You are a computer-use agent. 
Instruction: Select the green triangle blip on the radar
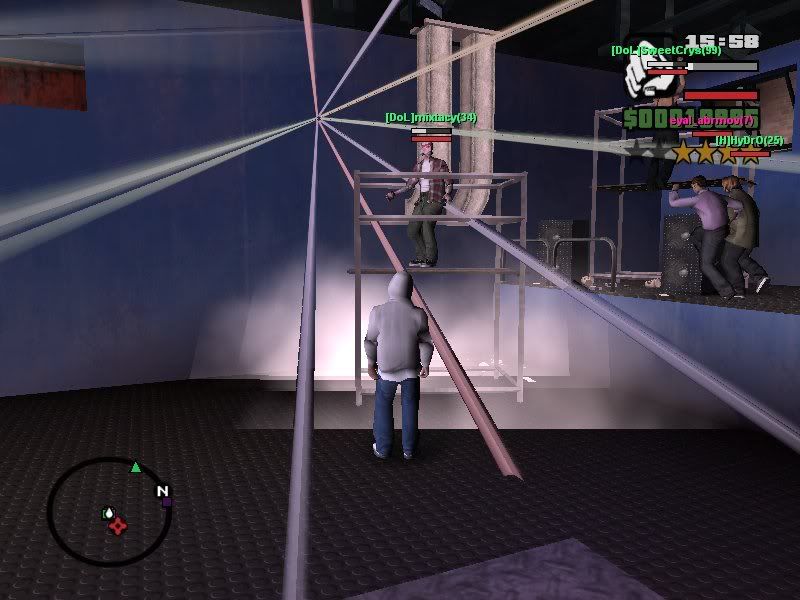click(135, 466)
